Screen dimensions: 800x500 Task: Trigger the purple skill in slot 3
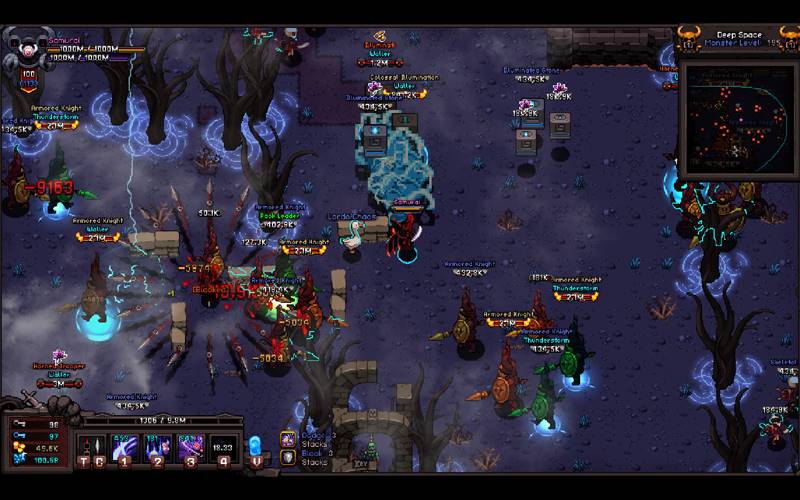click(x=190, y=445)
